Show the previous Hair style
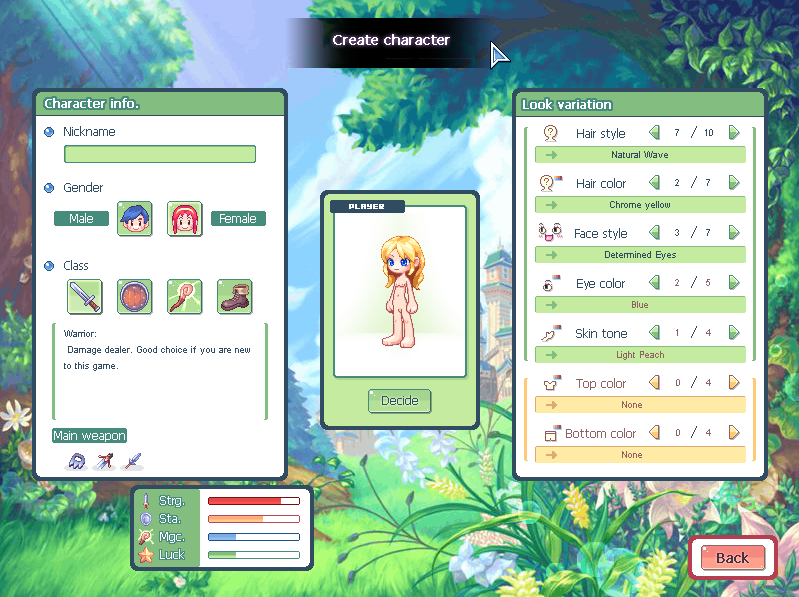The width and height of the screenshot is (799, 597). 655,133
